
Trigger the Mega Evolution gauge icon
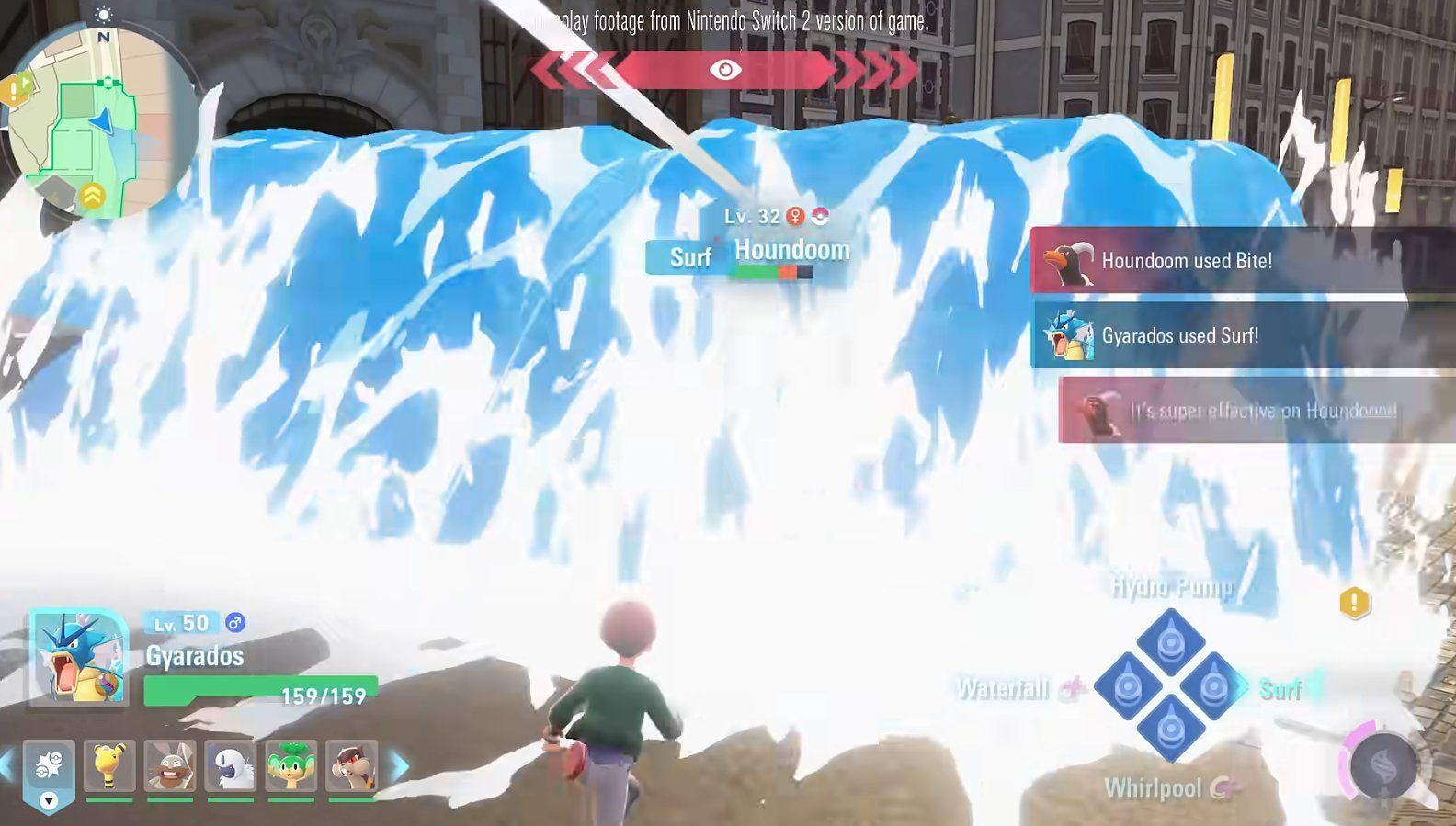(x=1382, y=767)
